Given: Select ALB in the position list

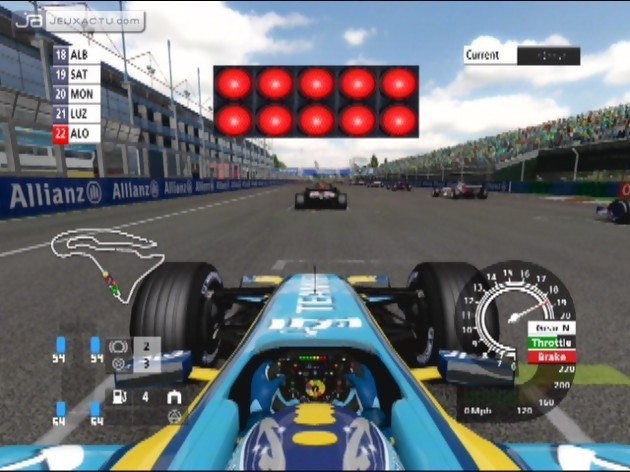Looking at the screenshot, I should coord(76,55).
